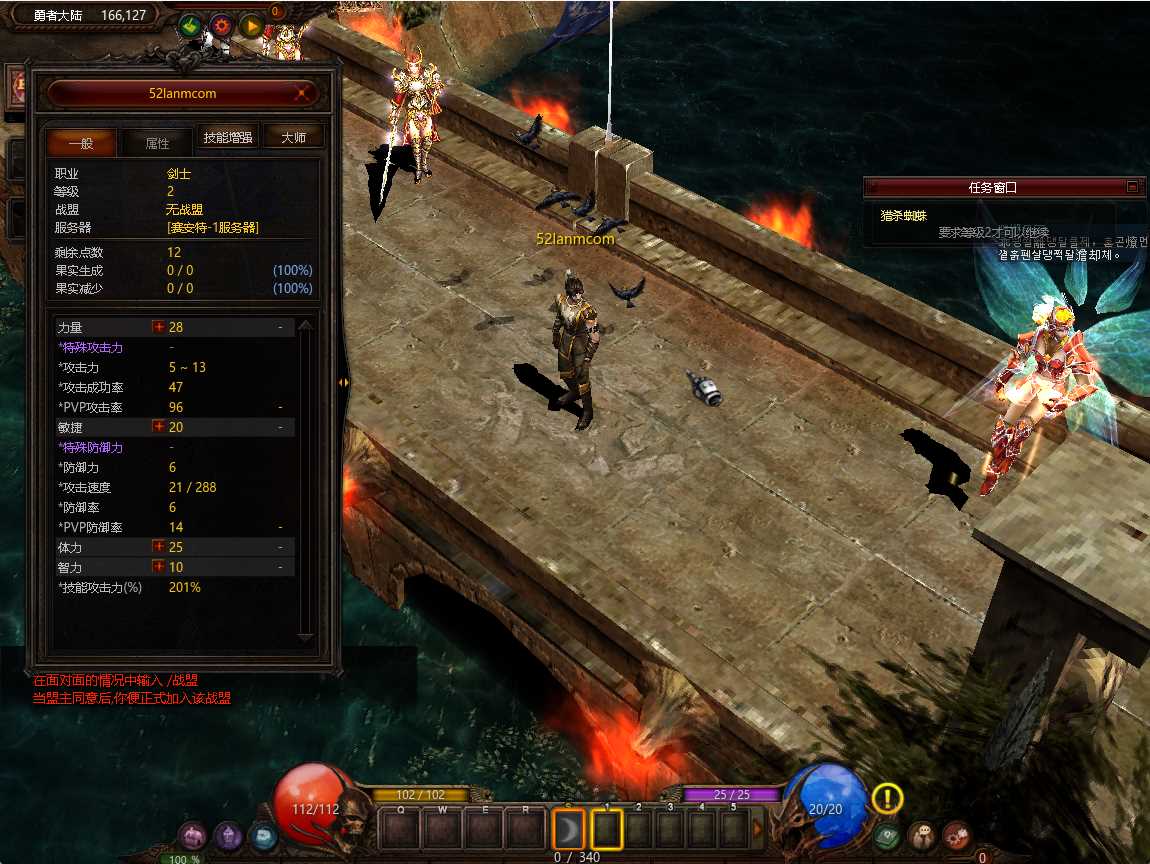Show the 一般 general stats tab

tap(81, 143)
